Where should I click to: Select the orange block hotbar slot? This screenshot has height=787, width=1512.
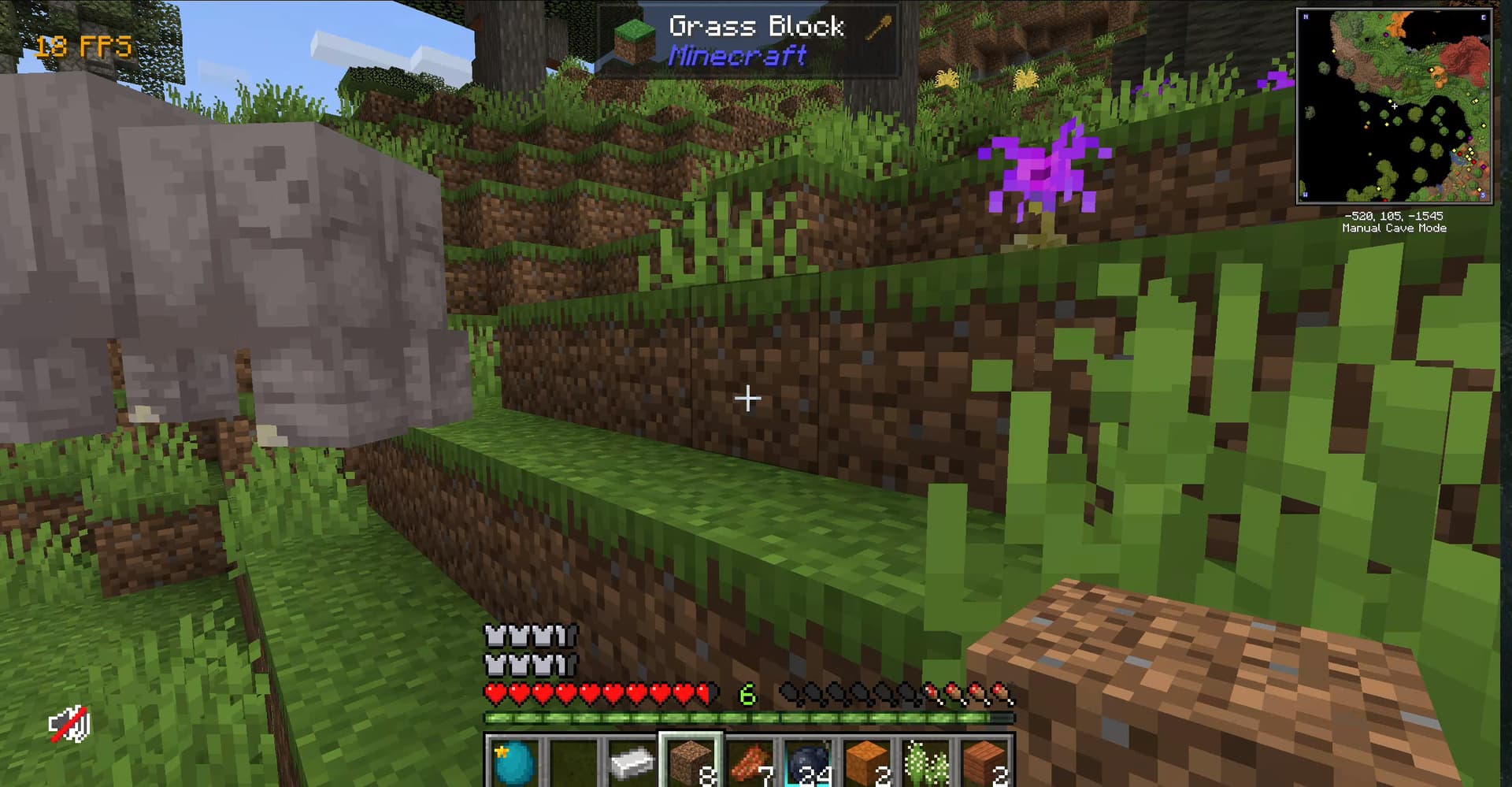pyautogui.click(x=866, y=762)
